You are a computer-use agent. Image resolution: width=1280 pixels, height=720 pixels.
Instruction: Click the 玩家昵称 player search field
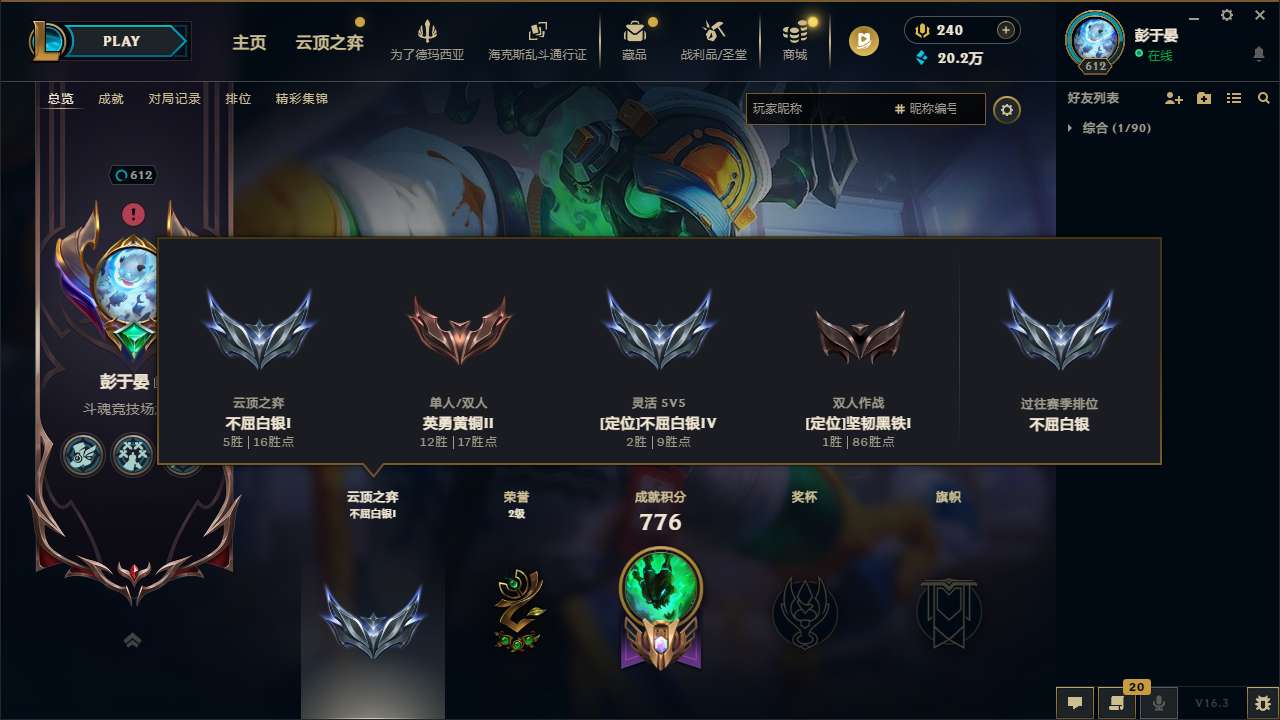850,109
